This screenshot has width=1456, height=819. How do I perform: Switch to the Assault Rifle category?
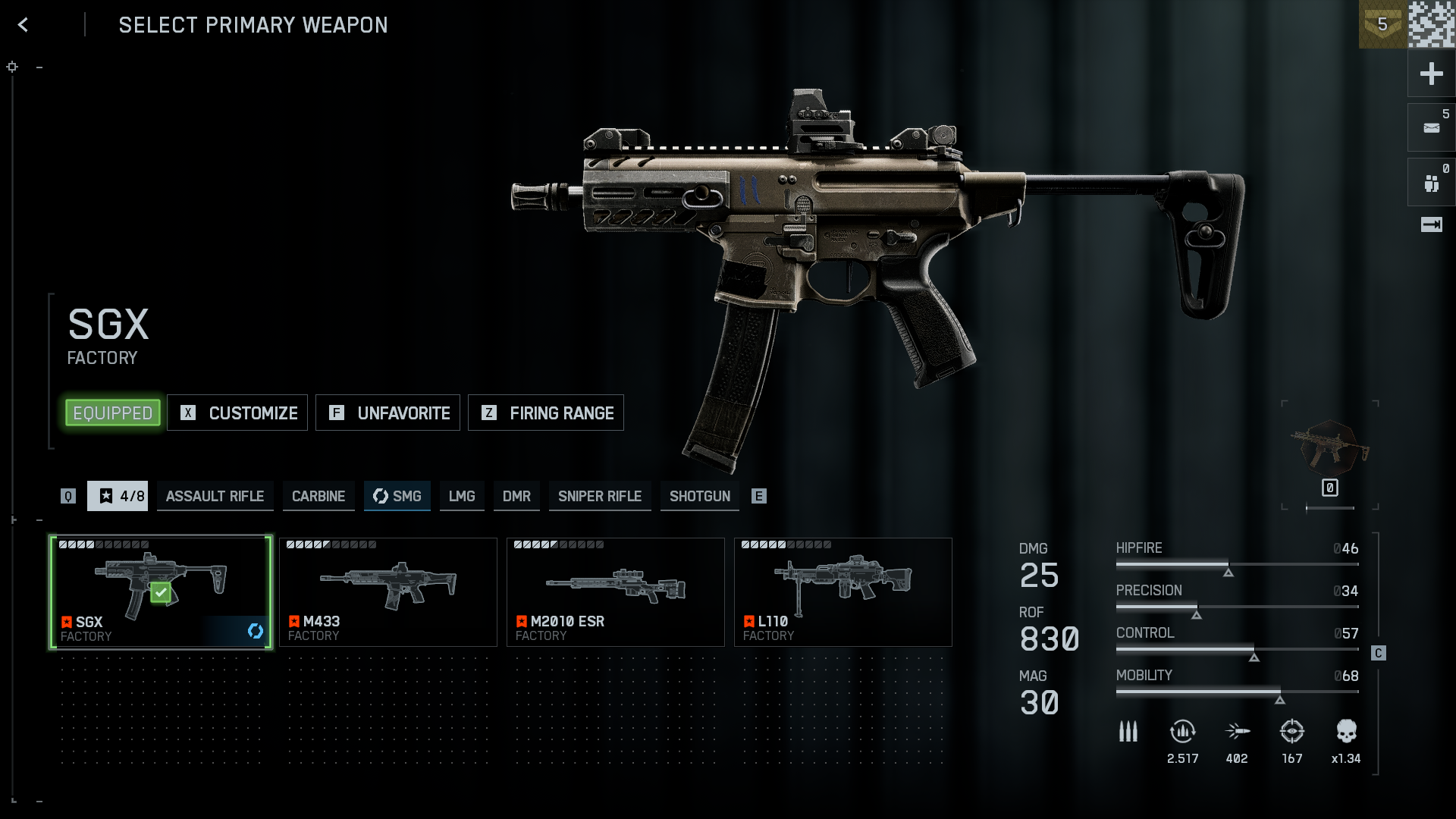[x=215, y=496]
